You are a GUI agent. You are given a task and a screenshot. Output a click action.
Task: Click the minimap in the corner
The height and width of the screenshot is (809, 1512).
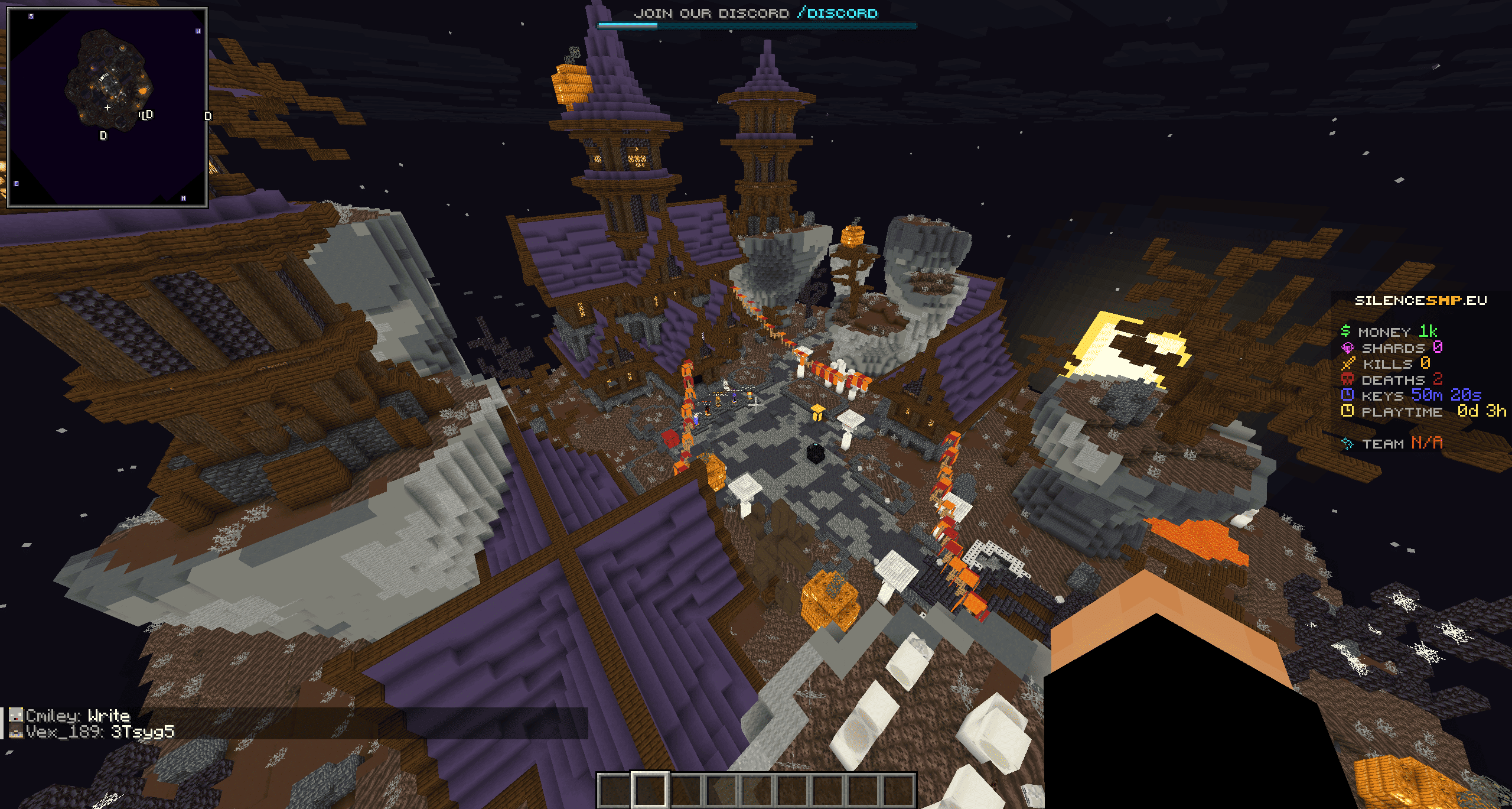(x=107, y=107)
